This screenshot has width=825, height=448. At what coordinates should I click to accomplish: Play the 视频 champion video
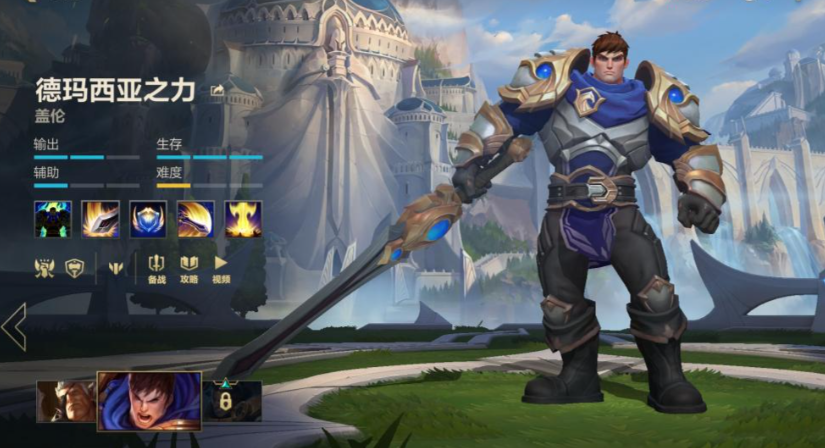click(x=221, y=268)
